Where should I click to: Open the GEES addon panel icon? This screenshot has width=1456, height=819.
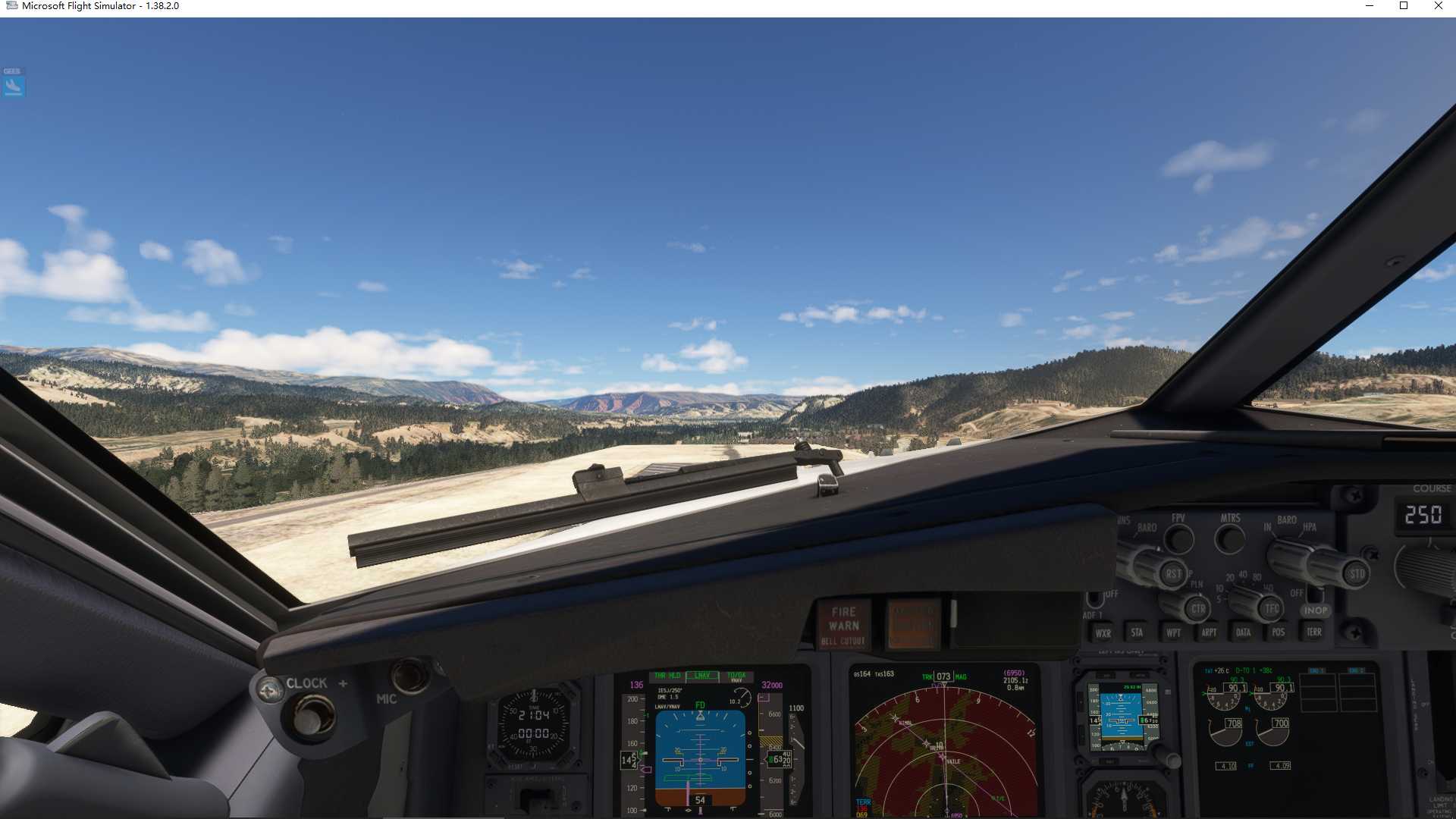pyautogui.click(x=12, y=82)
